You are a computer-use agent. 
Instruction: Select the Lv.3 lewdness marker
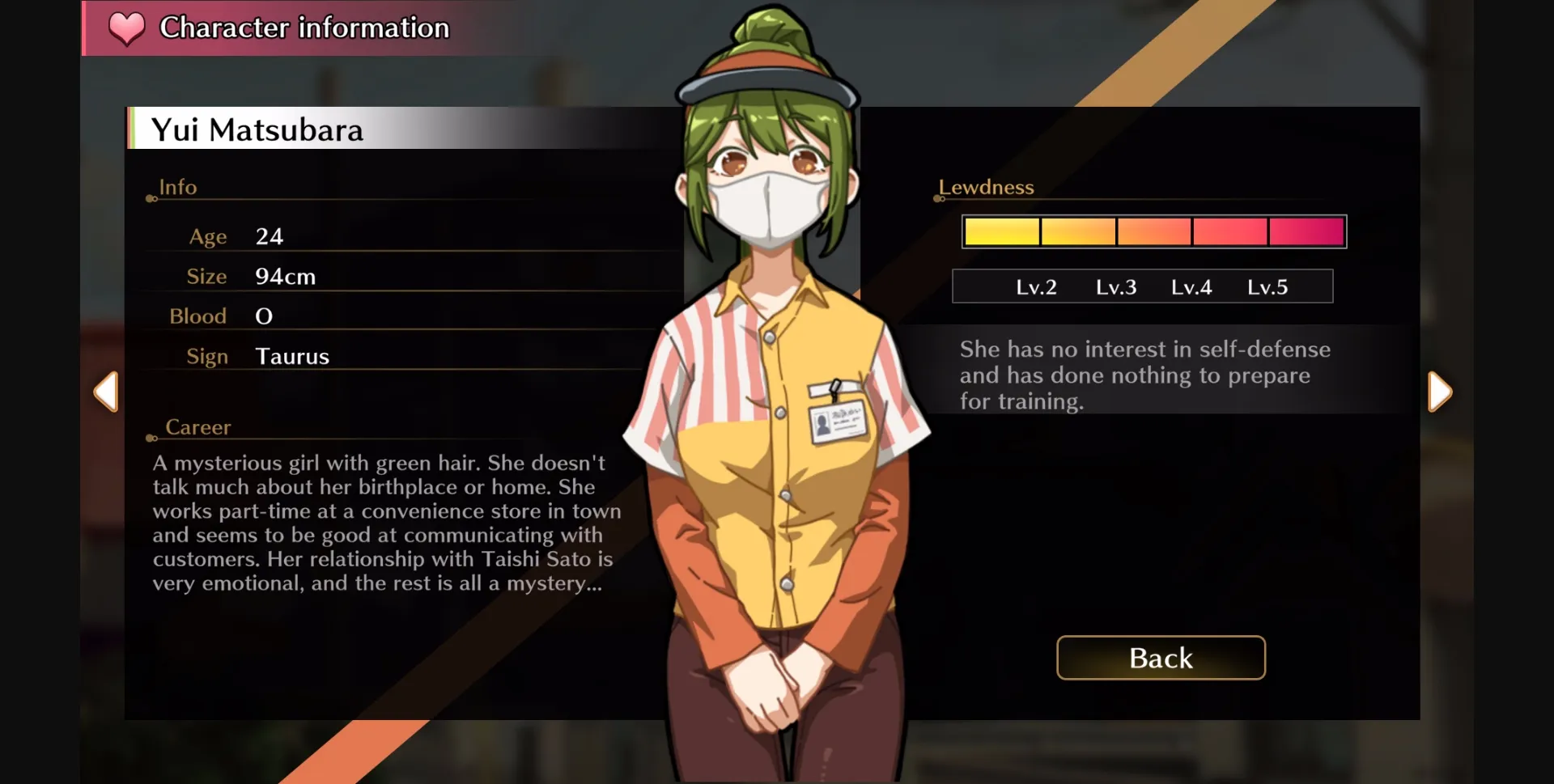1115,286
